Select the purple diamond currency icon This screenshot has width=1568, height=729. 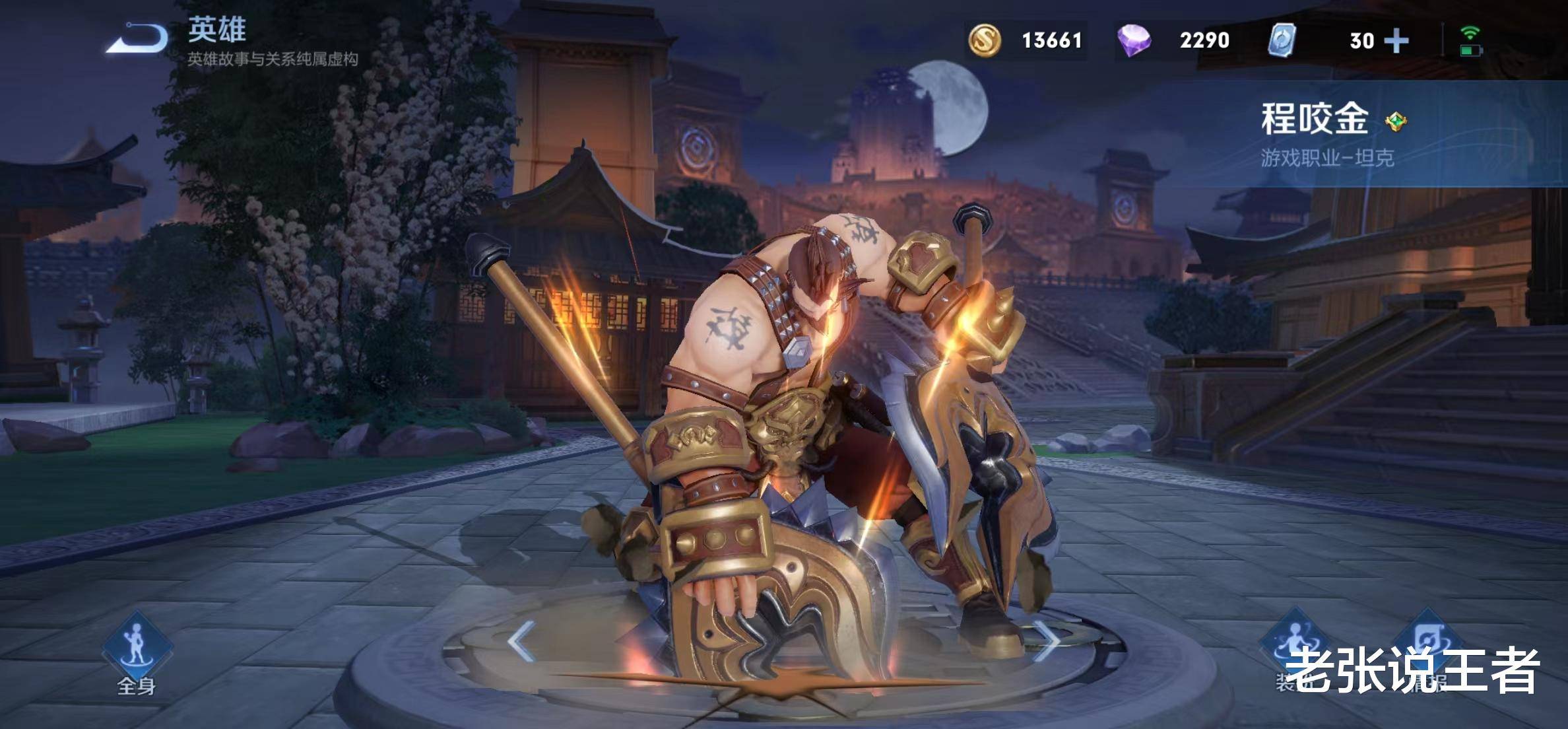pyautogui.click(x=1134, y=40)
